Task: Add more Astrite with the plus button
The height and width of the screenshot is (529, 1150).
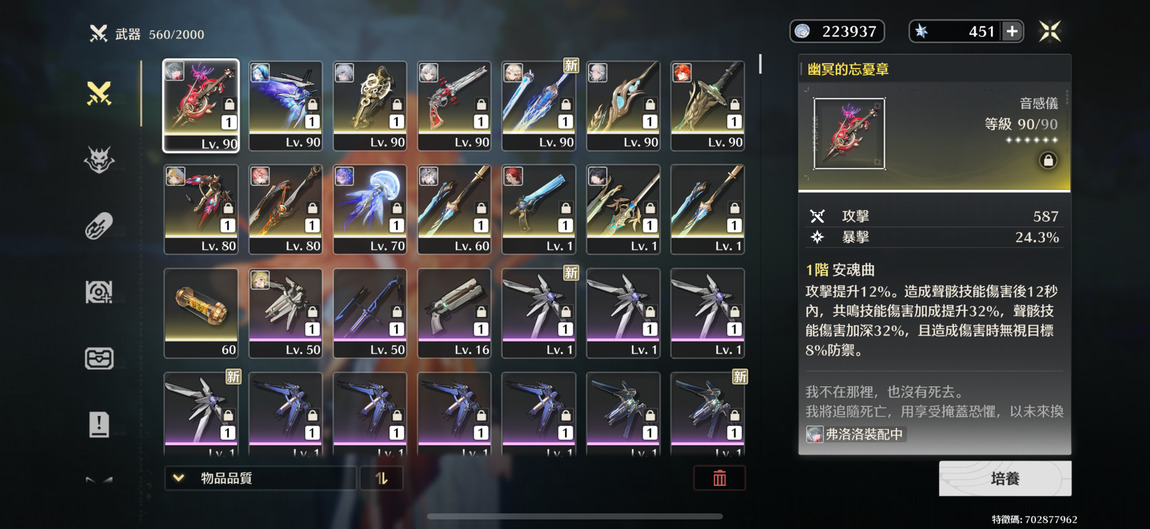Action: point(1012,32)
